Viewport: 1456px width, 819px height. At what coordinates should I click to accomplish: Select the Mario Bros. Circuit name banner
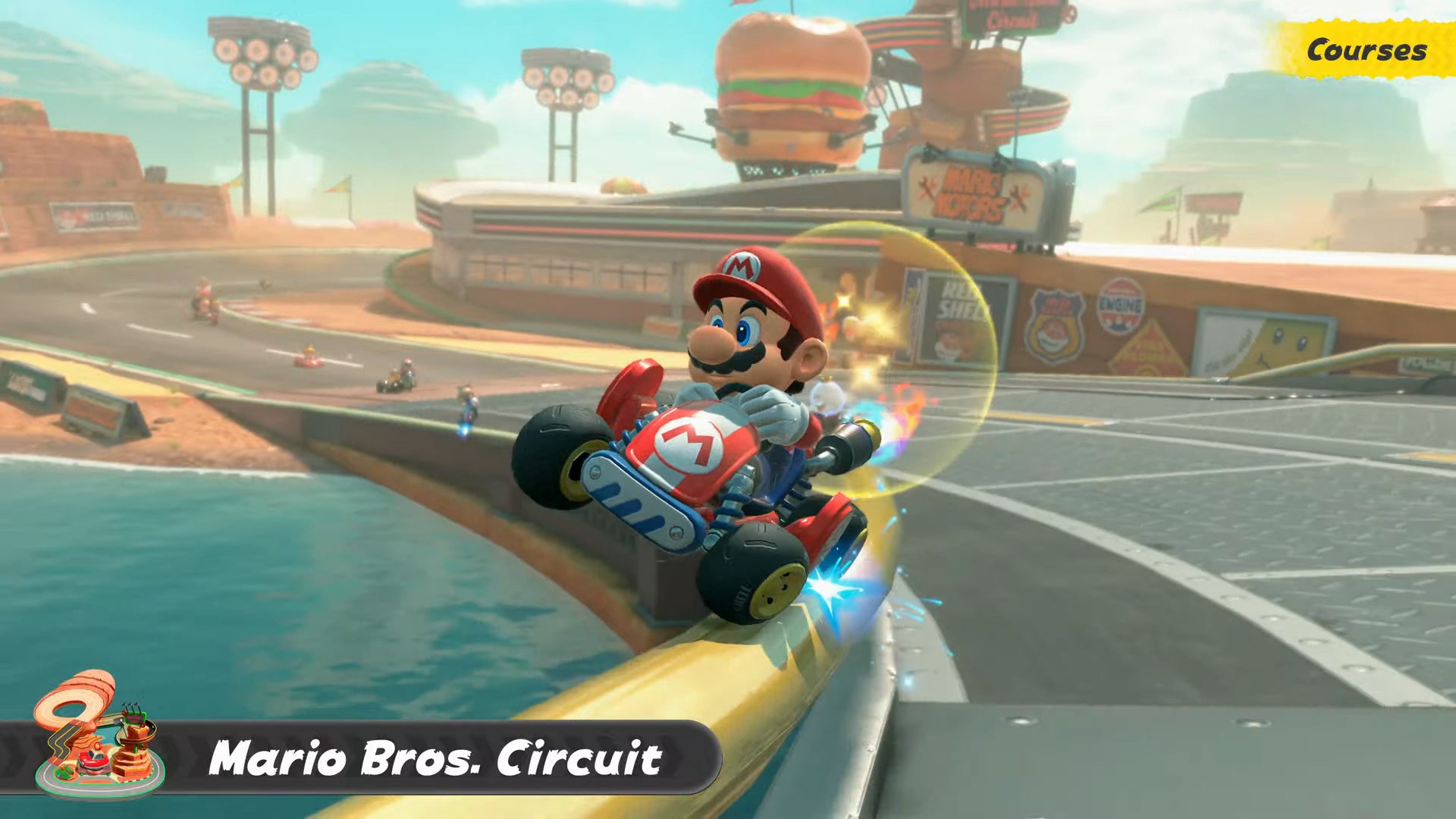(x=435, y=758)
